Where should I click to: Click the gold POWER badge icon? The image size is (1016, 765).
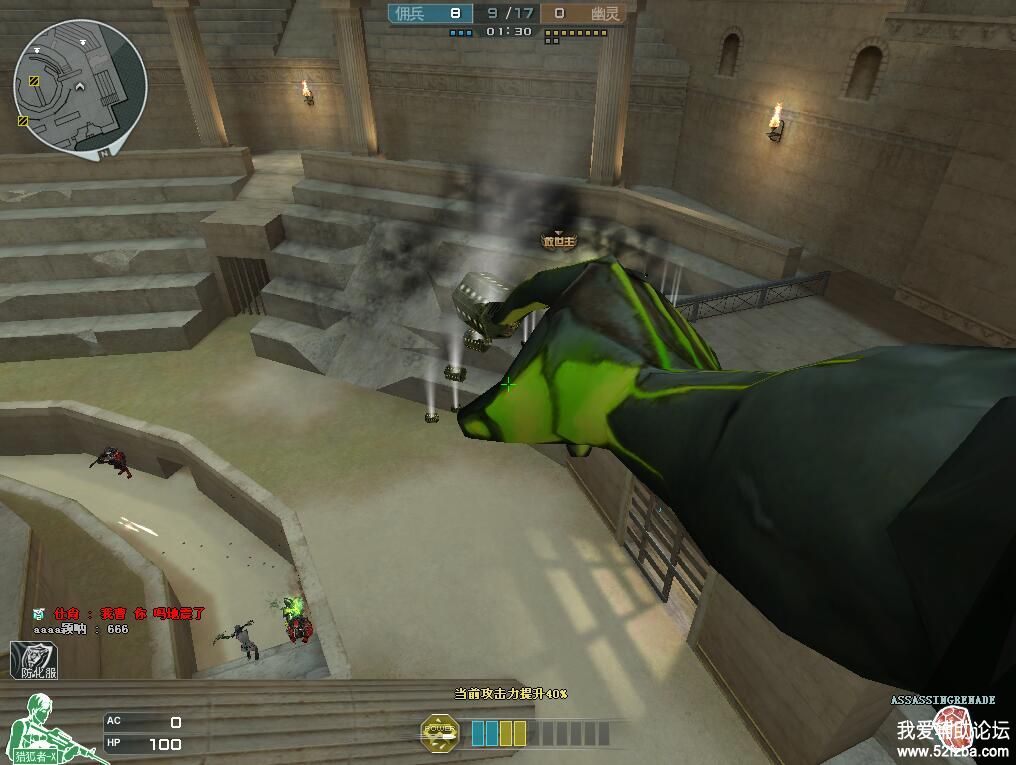[x=439, y=733]
